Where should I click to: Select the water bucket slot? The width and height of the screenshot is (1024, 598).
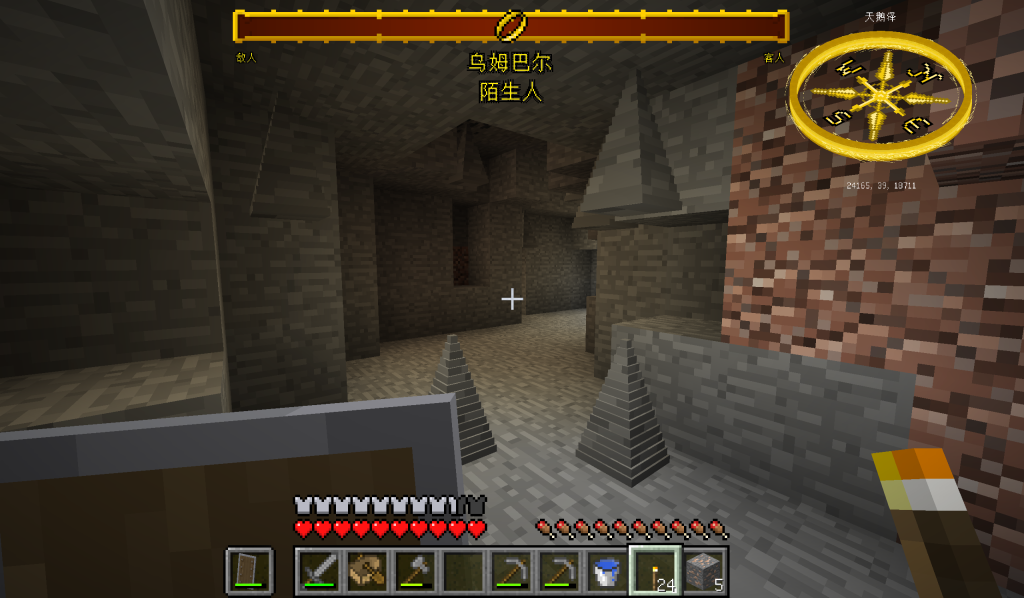tap(607, 570)
